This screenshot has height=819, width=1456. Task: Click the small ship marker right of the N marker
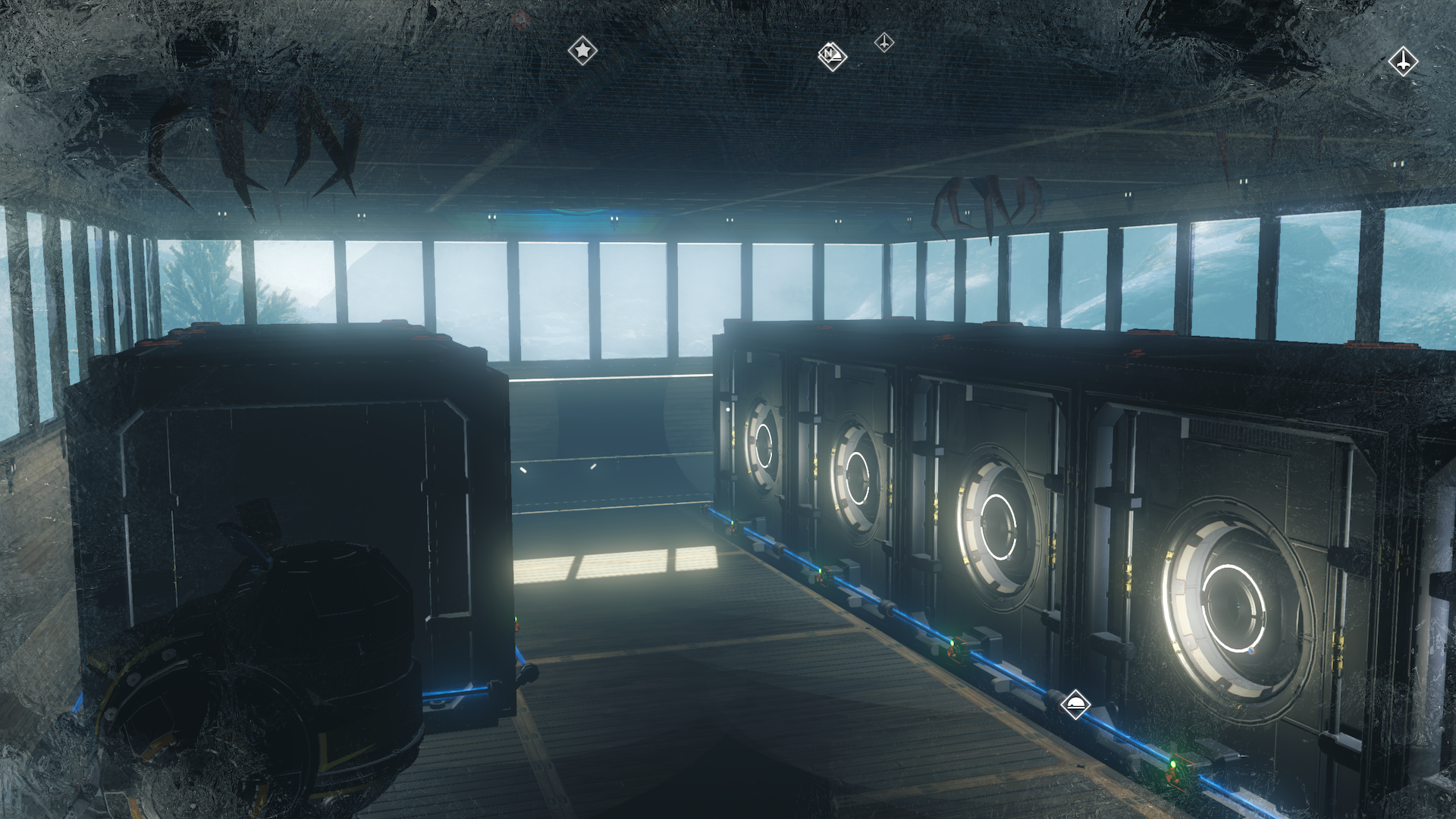[883, 43]
